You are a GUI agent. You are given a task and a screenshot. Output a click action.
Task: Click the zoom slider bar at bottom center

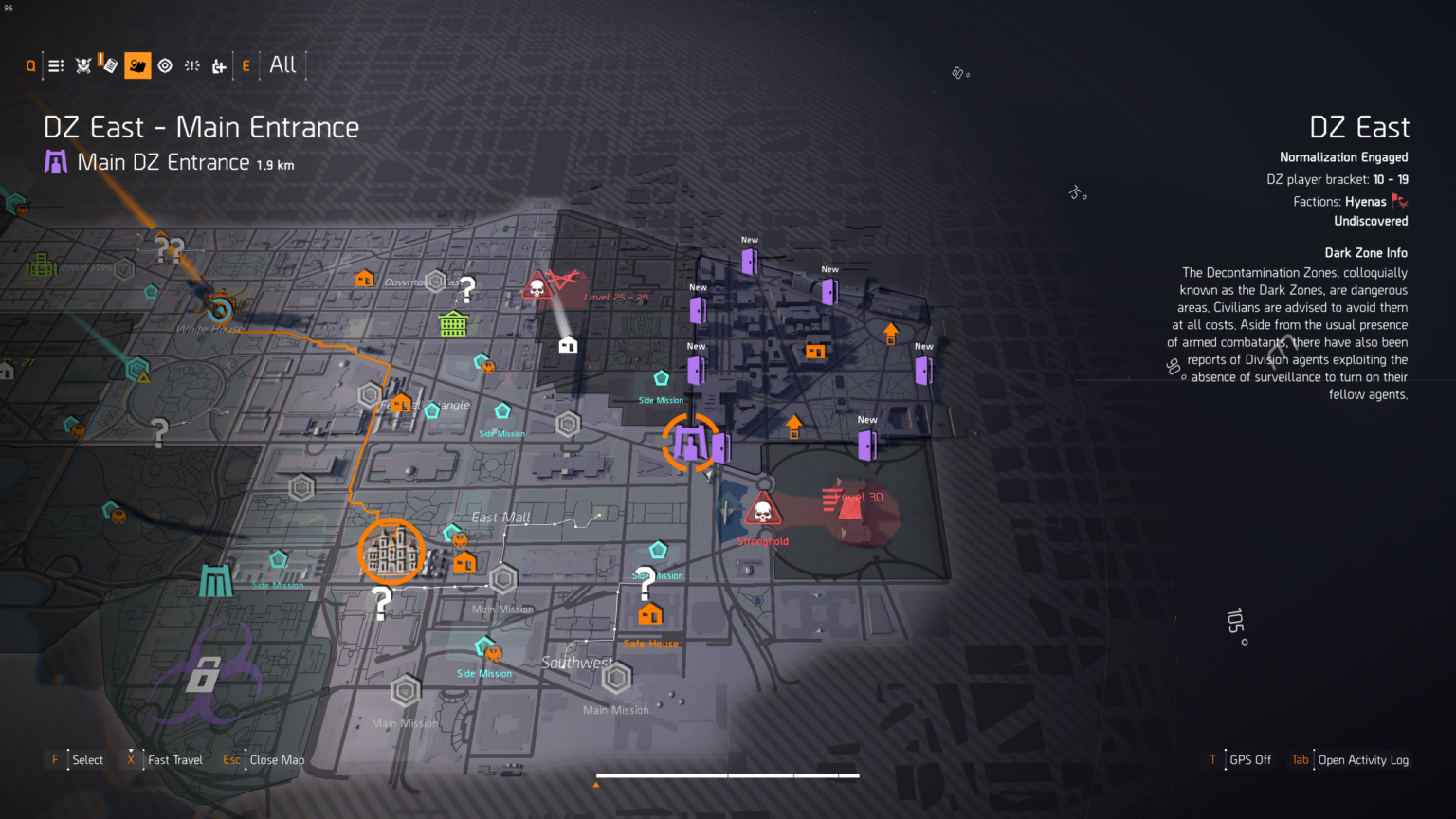coord(728,777)
